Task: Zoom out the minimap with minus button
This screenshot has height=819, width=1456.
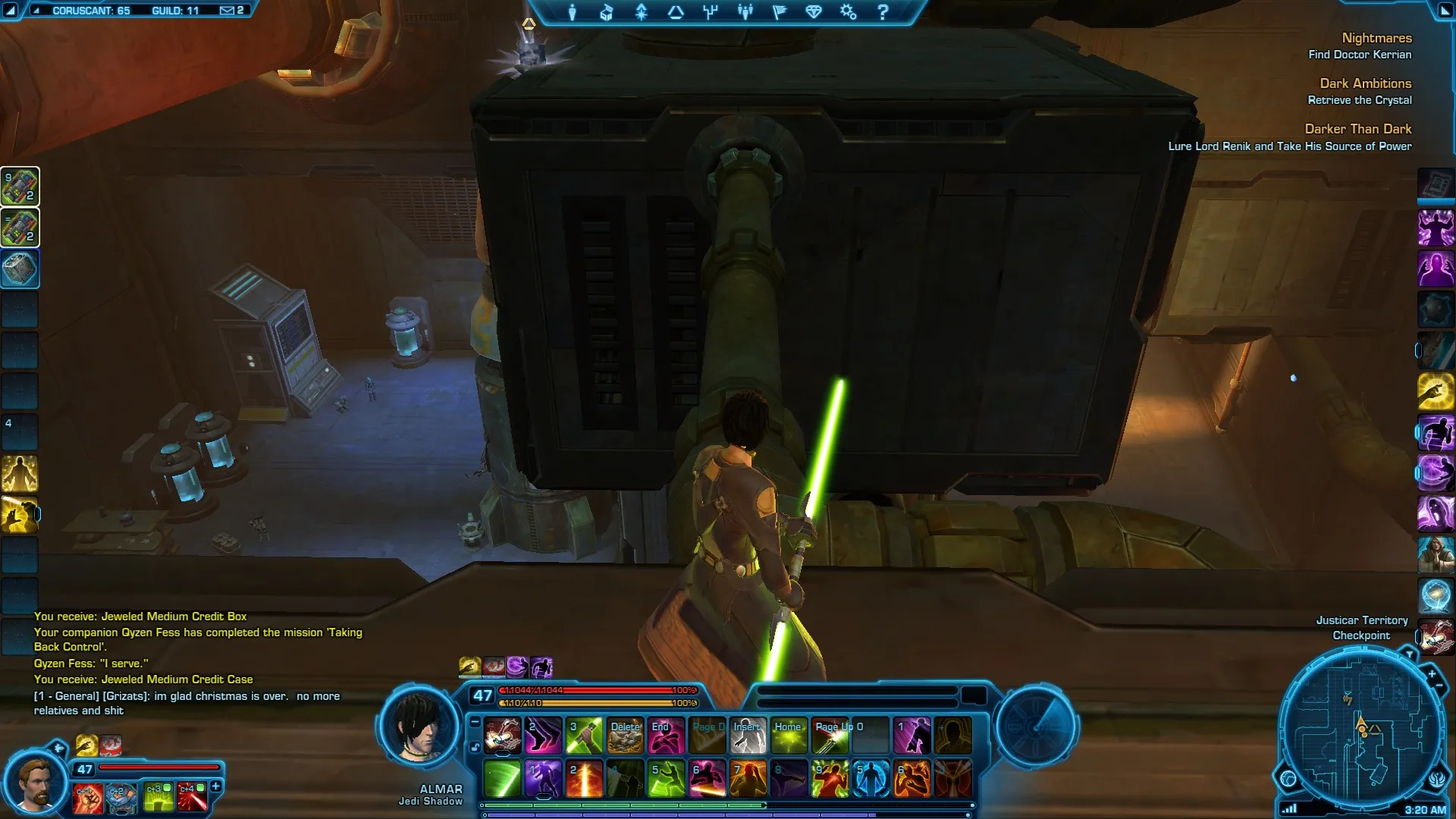Action: click(x=1439, y=686)
